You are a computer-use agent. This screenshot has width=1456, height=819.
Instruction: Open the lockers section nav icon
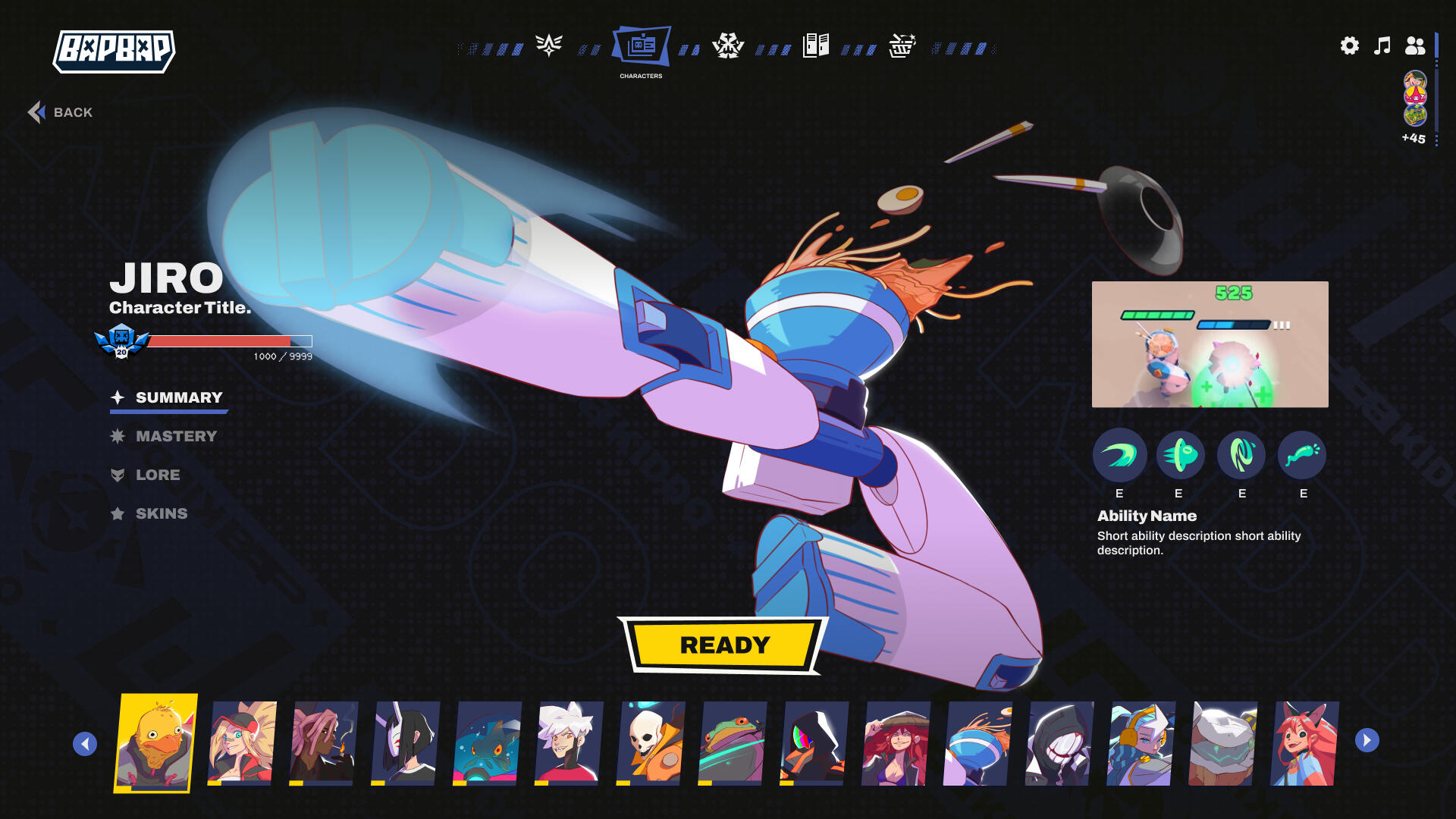point(815,45)
